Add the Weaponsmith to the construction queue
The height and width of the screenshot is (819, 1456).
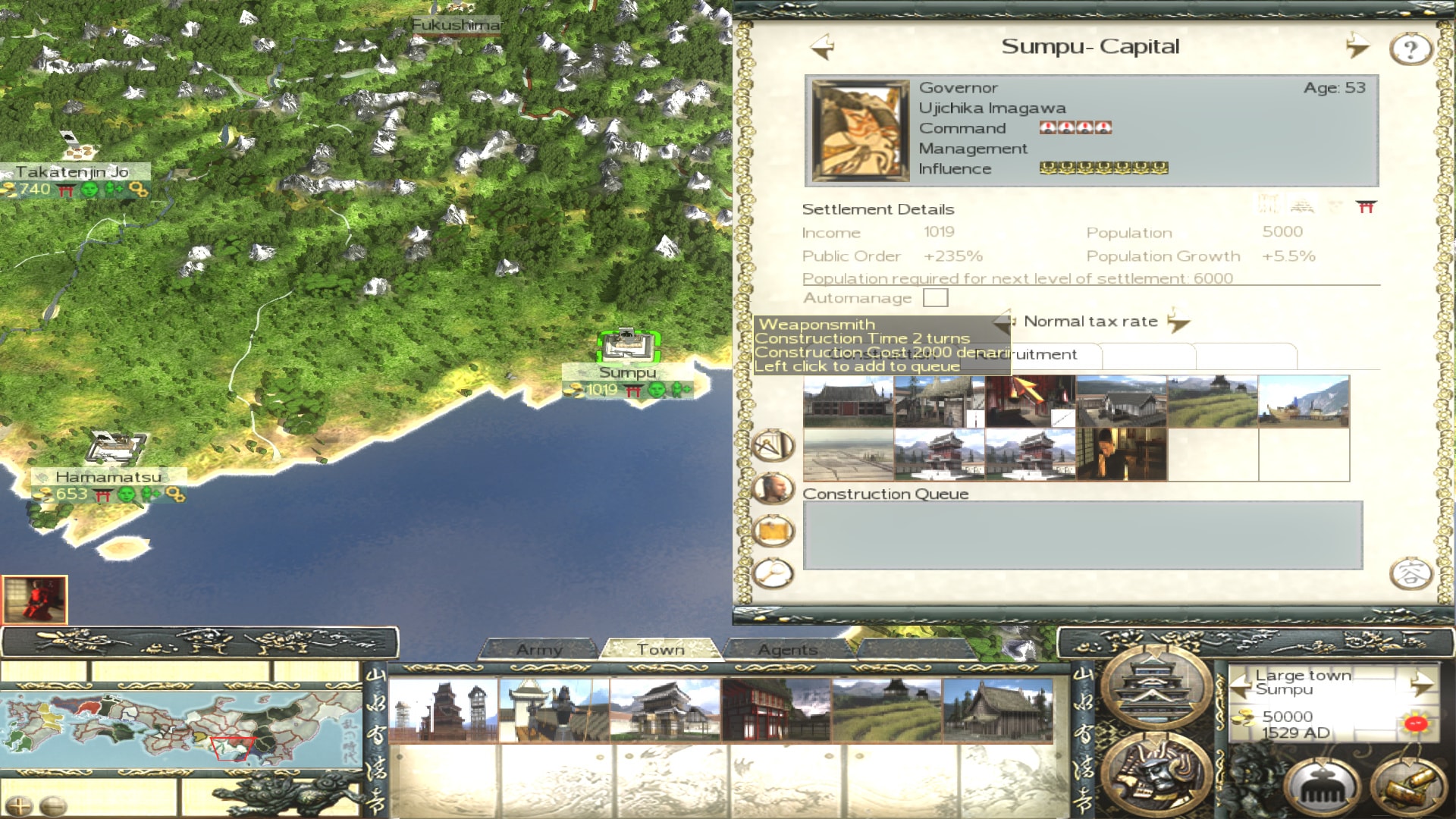point(1030,401)
